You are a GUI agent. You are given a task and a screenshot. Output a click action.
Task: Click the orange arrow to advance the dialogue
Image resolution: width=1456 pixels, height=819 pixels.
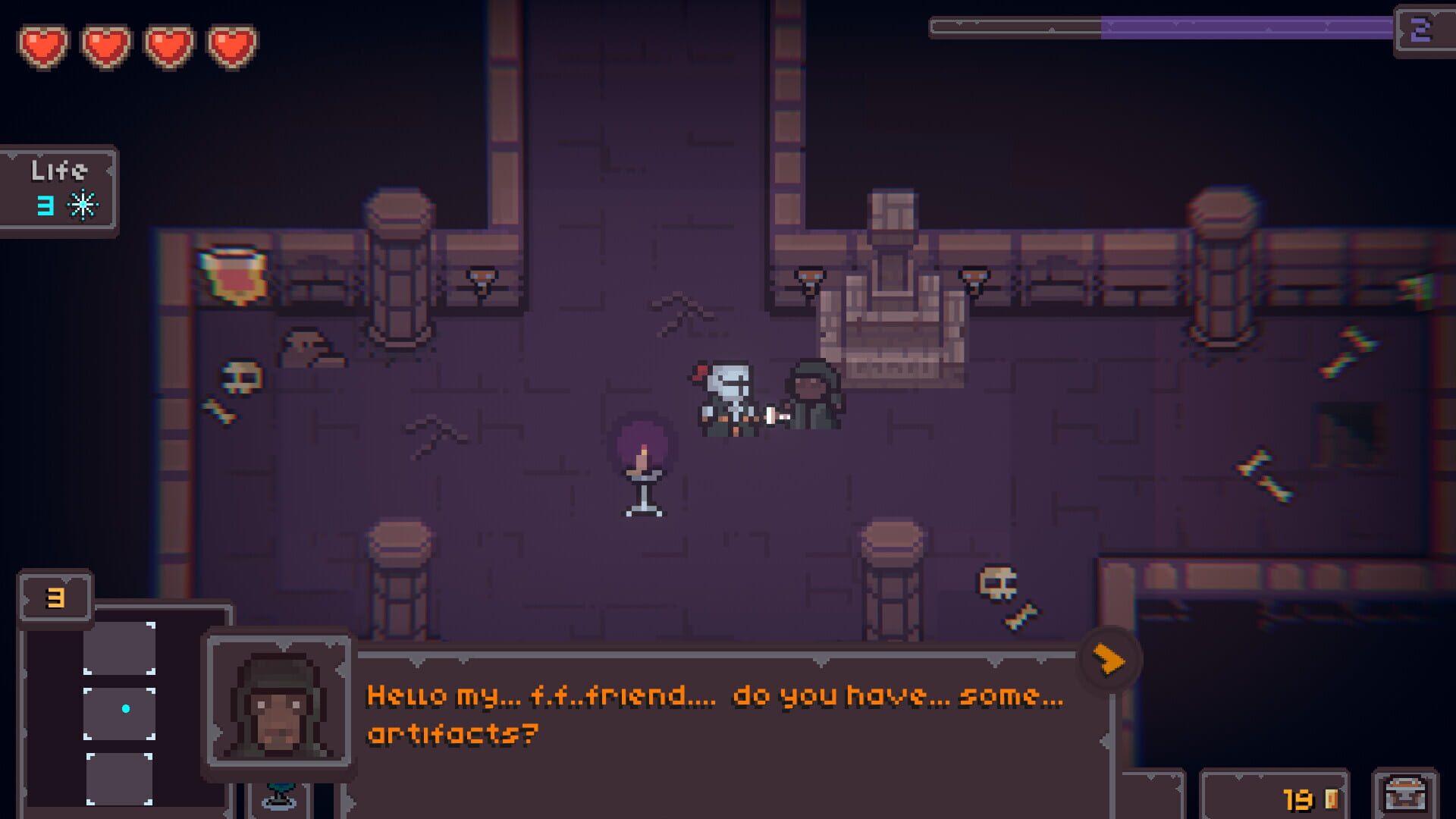pyautogui.click(x=1109, y=660)
